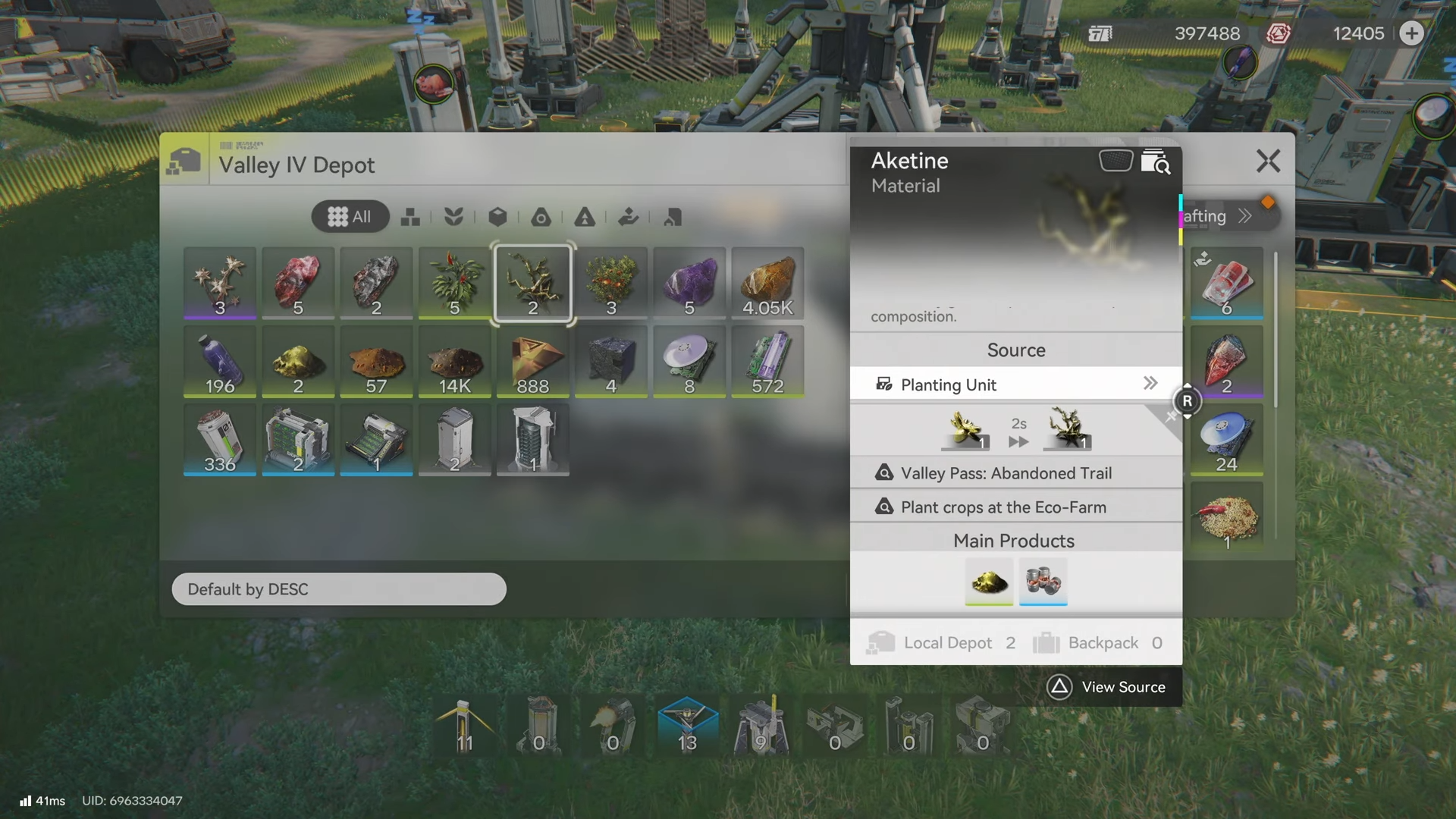Select the All category filter
The image size is (1456, 819).
tap(350, 217)
